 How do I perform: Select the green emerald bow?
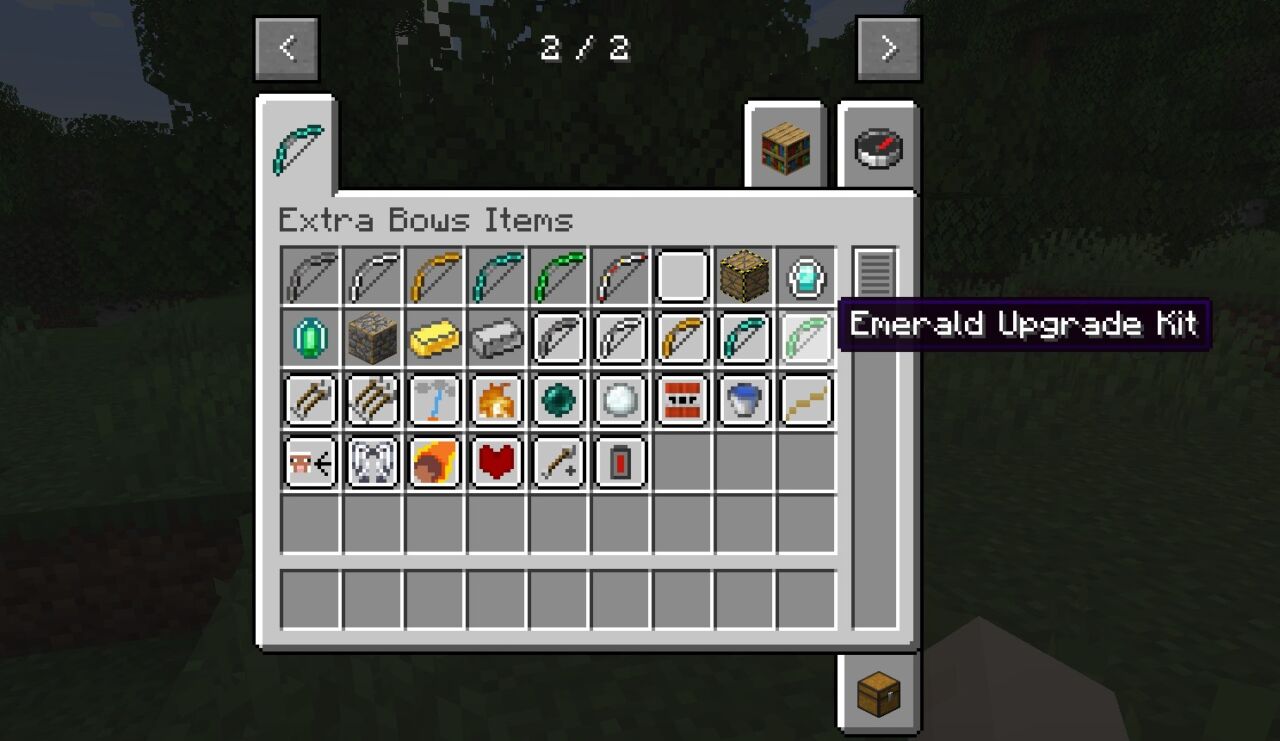point(558,277)
